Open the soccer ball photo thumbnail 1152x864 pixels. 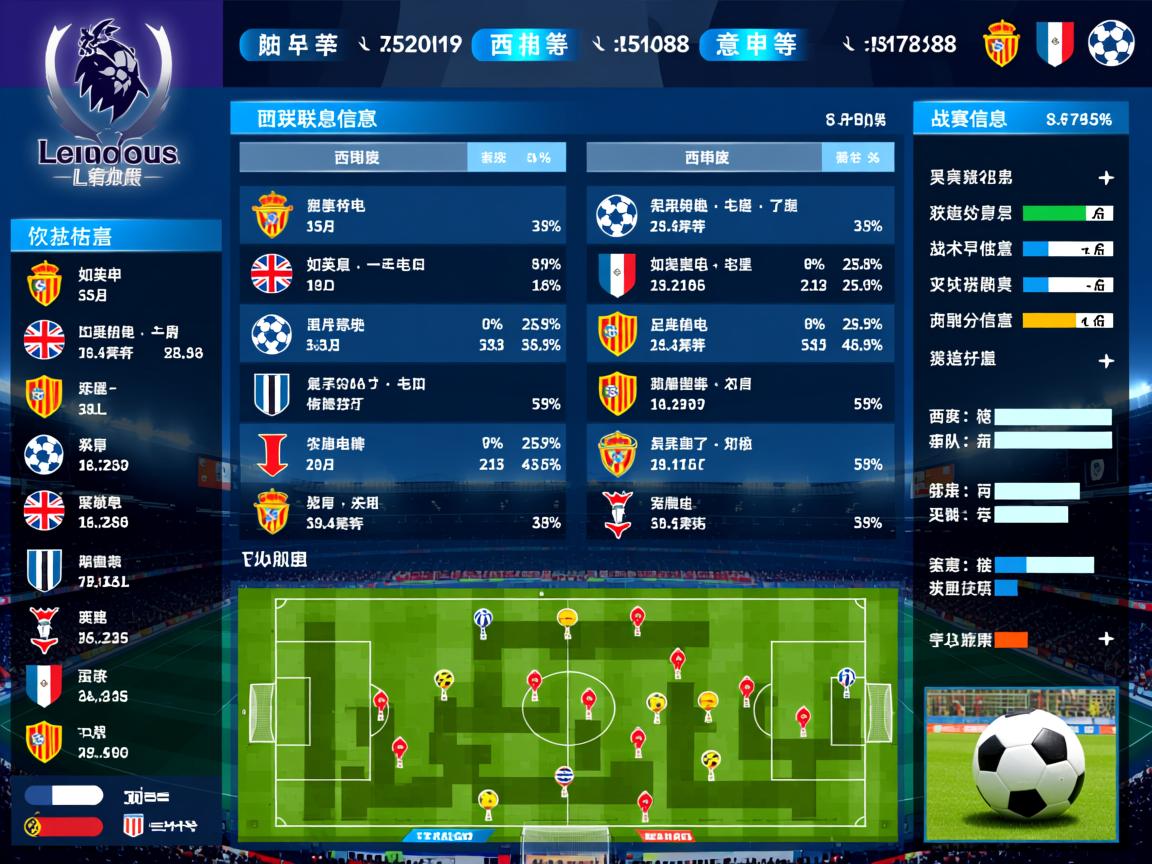click(x=1020, y=753)
